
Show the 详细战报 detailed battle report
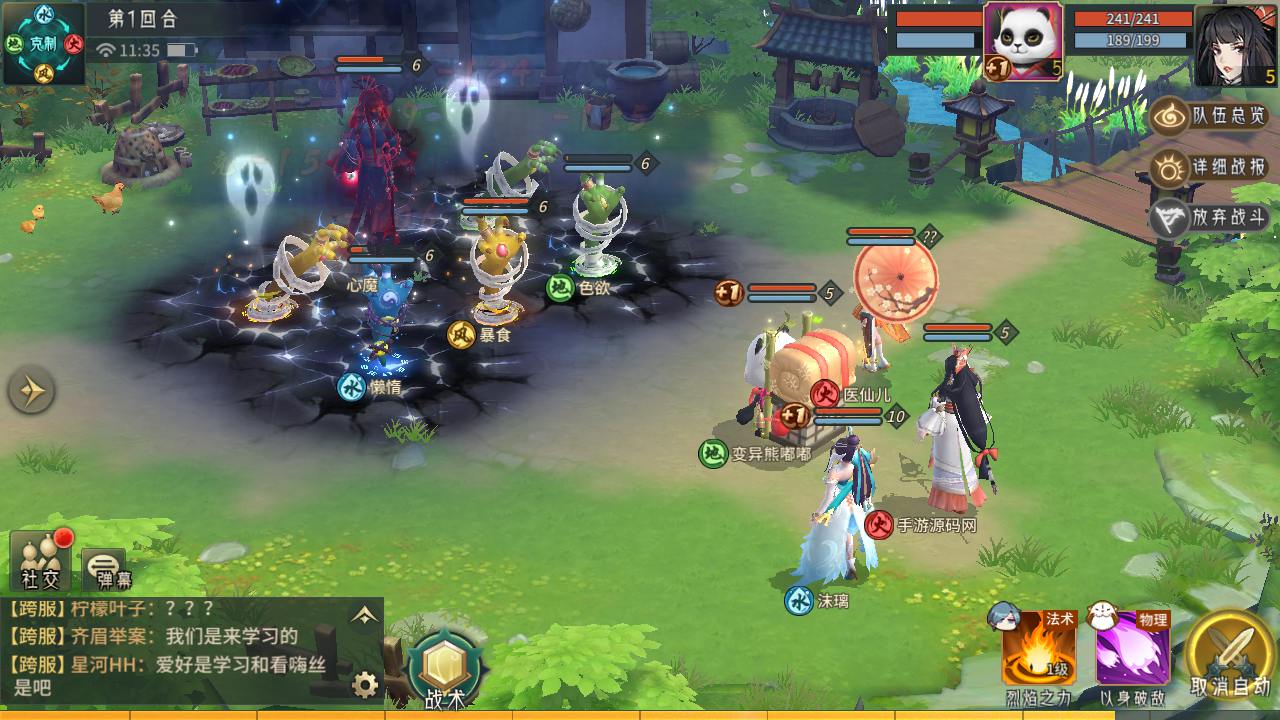pos(1211,167)
